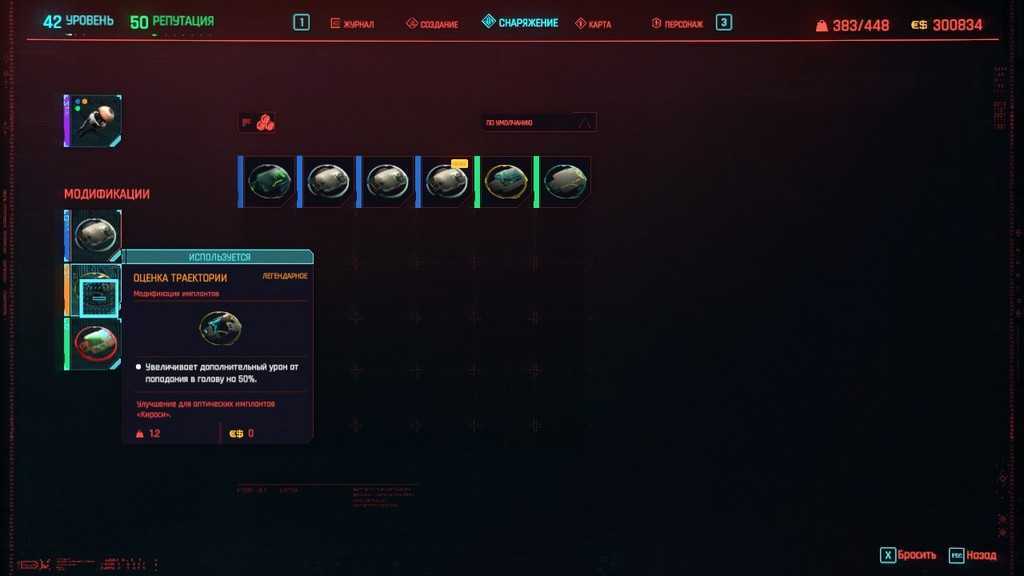Pick the mod marked with yellow tag

click(x=445, y=182)
